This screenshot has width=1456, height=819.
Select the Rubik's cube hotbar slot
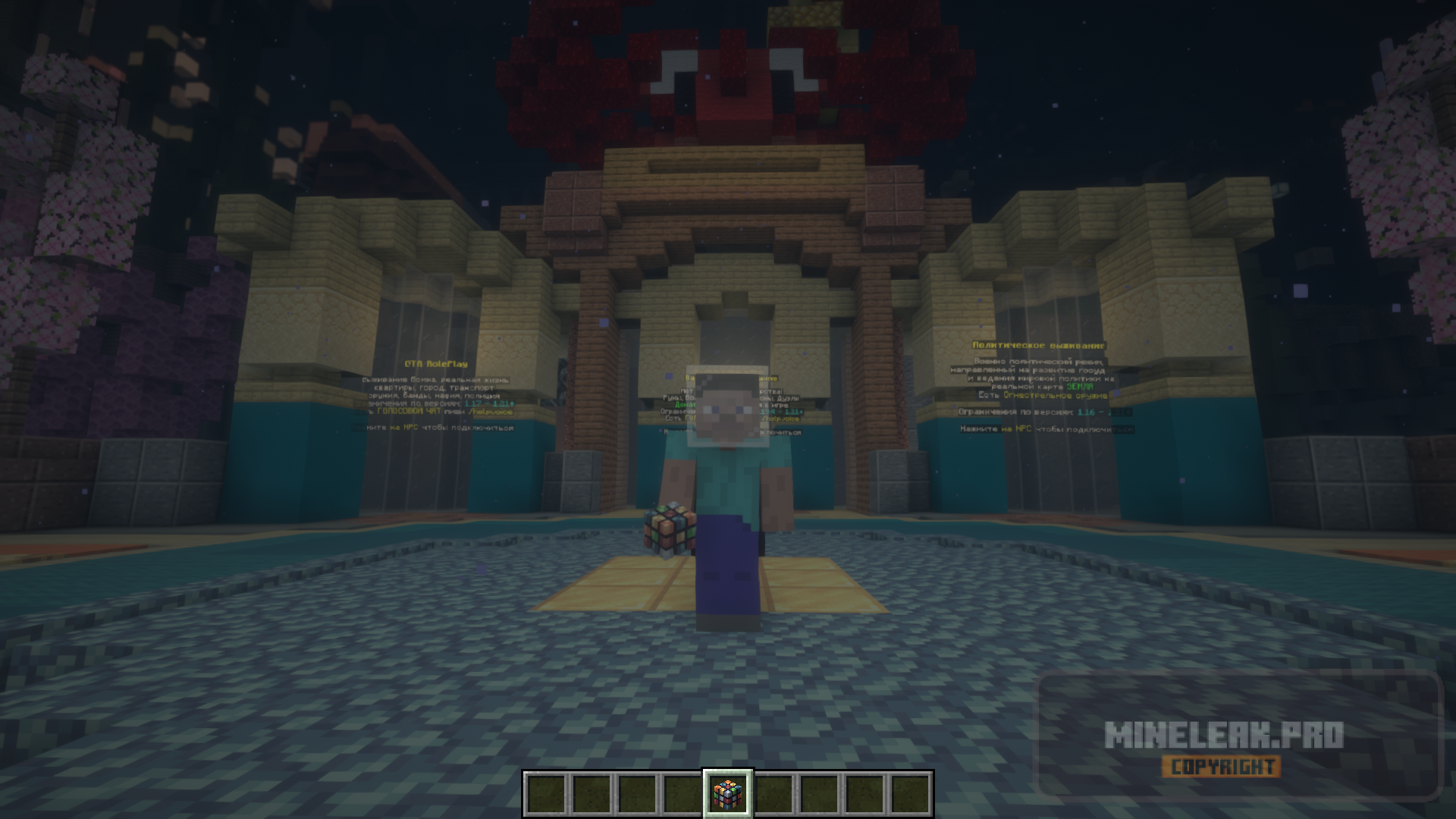(728, 794)
